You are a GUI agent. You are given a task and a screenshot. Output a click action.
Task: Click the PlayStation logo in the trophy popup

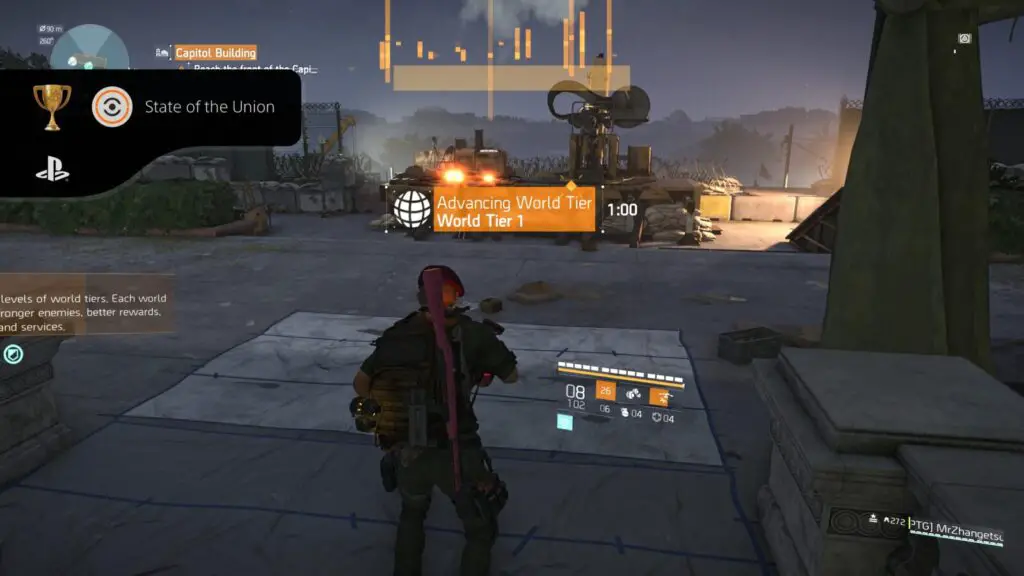[52, 170]
